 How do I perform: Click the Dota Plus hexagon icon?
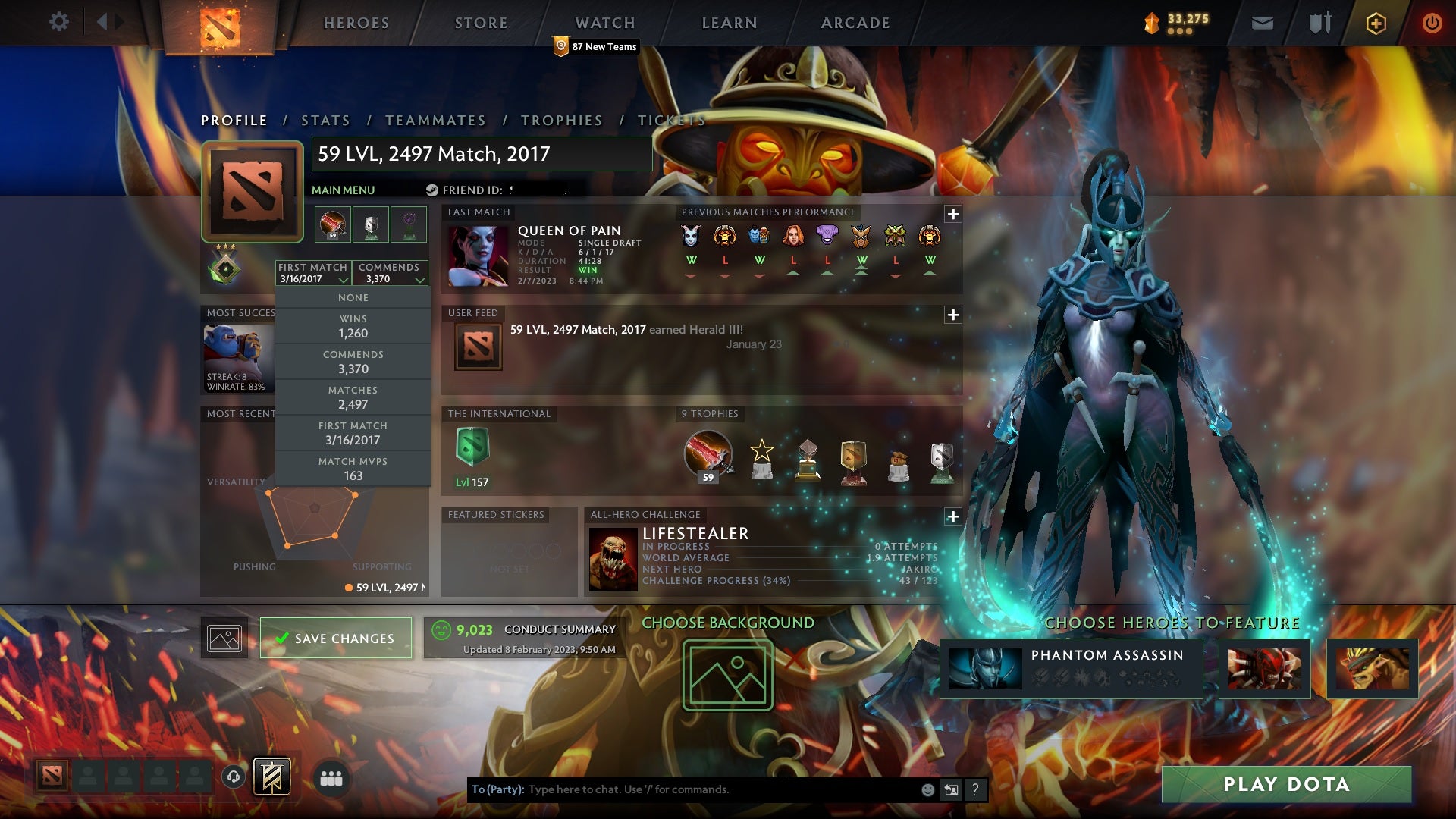coord(1375,23)
